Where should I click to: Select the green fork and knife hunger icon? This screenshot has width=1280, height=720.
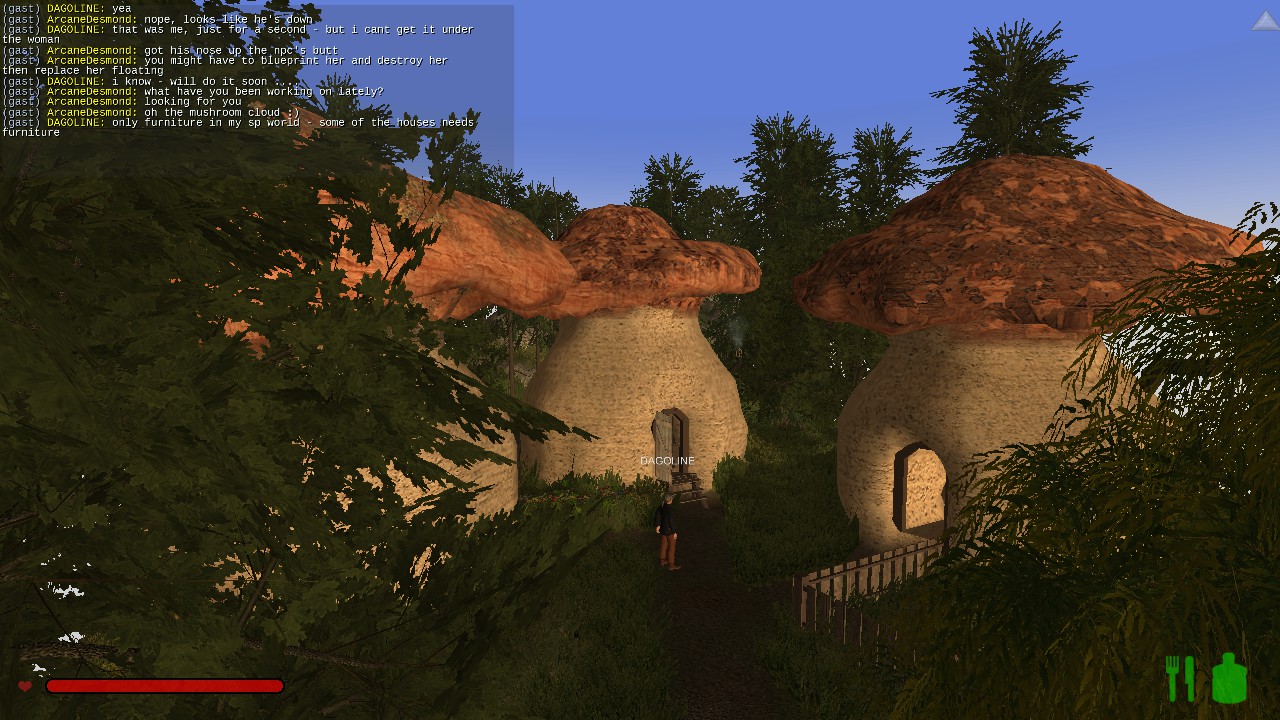tap(1181, 678)
